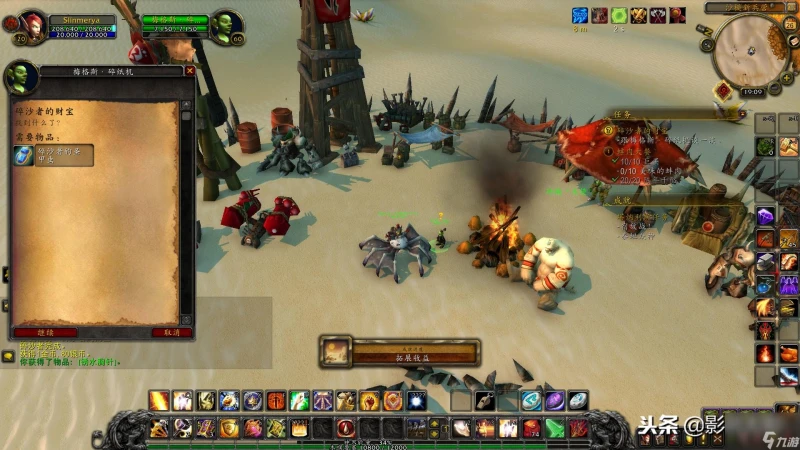The width and height of the screenshot is (800, 450).
Task: Click the quest window scrollbar
Action: pyautogui.click(x=186, y=200)
